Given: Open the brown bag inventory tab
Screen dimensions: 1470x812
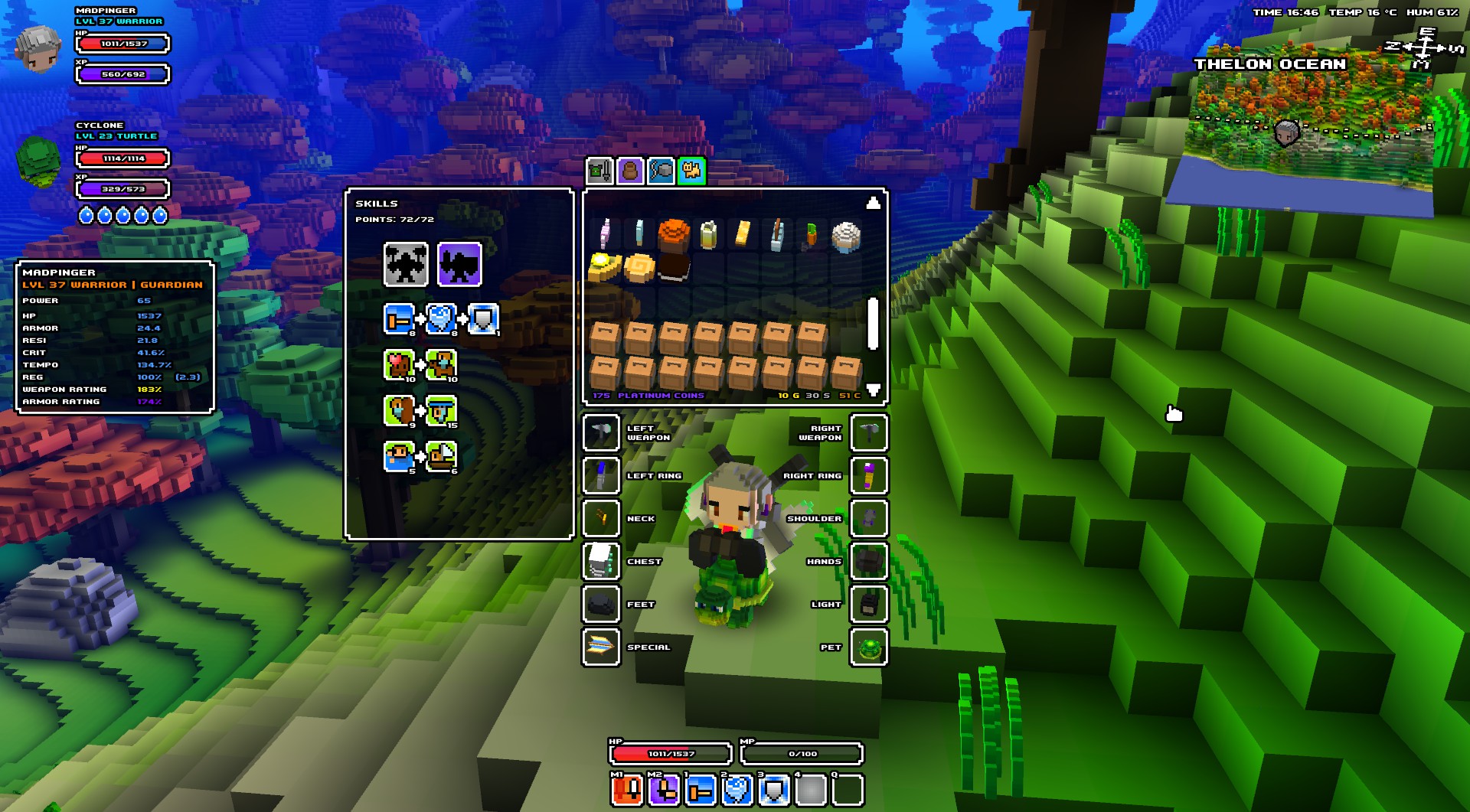Looking at the screenshot, I should pyautogui.click(x=630, y=171).
